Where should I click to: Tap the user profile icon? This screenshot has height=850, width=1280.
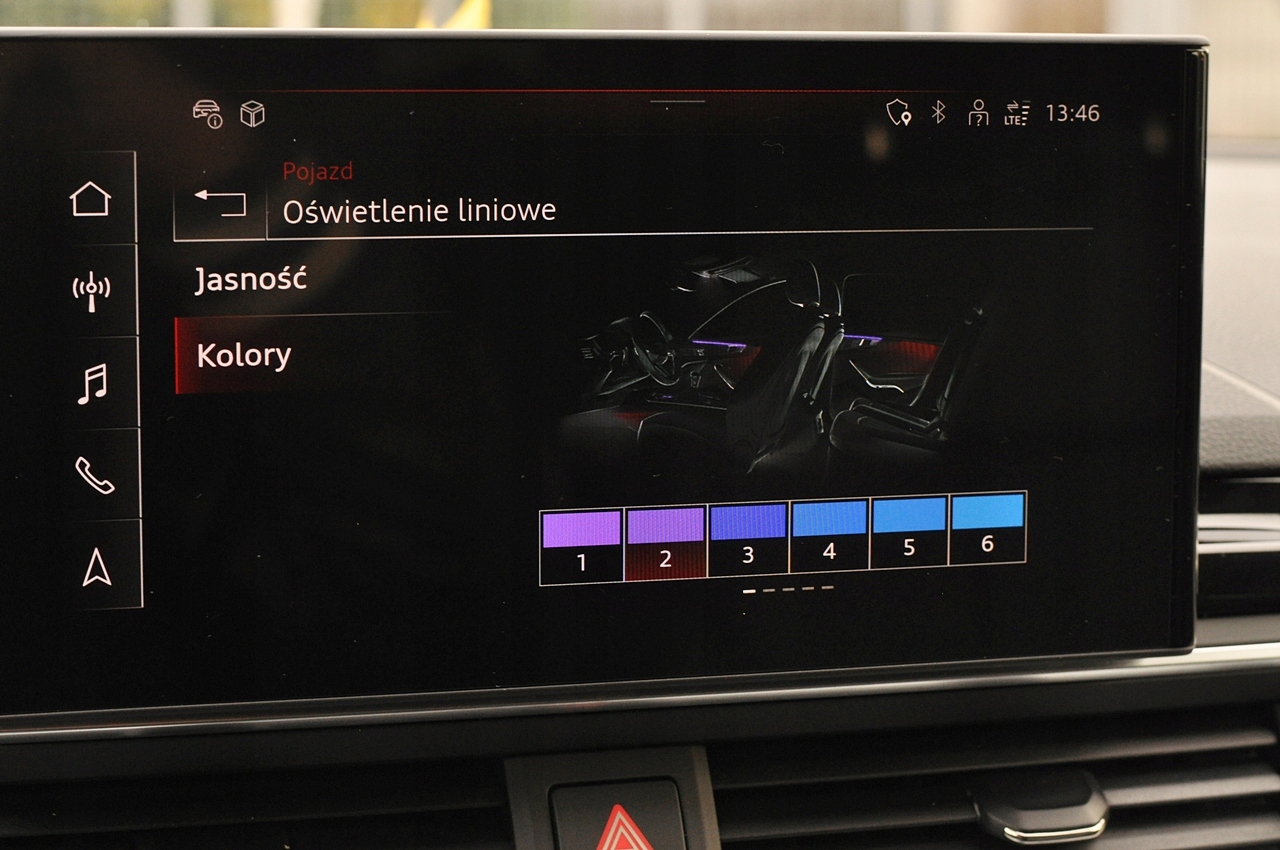pos(978,113)
